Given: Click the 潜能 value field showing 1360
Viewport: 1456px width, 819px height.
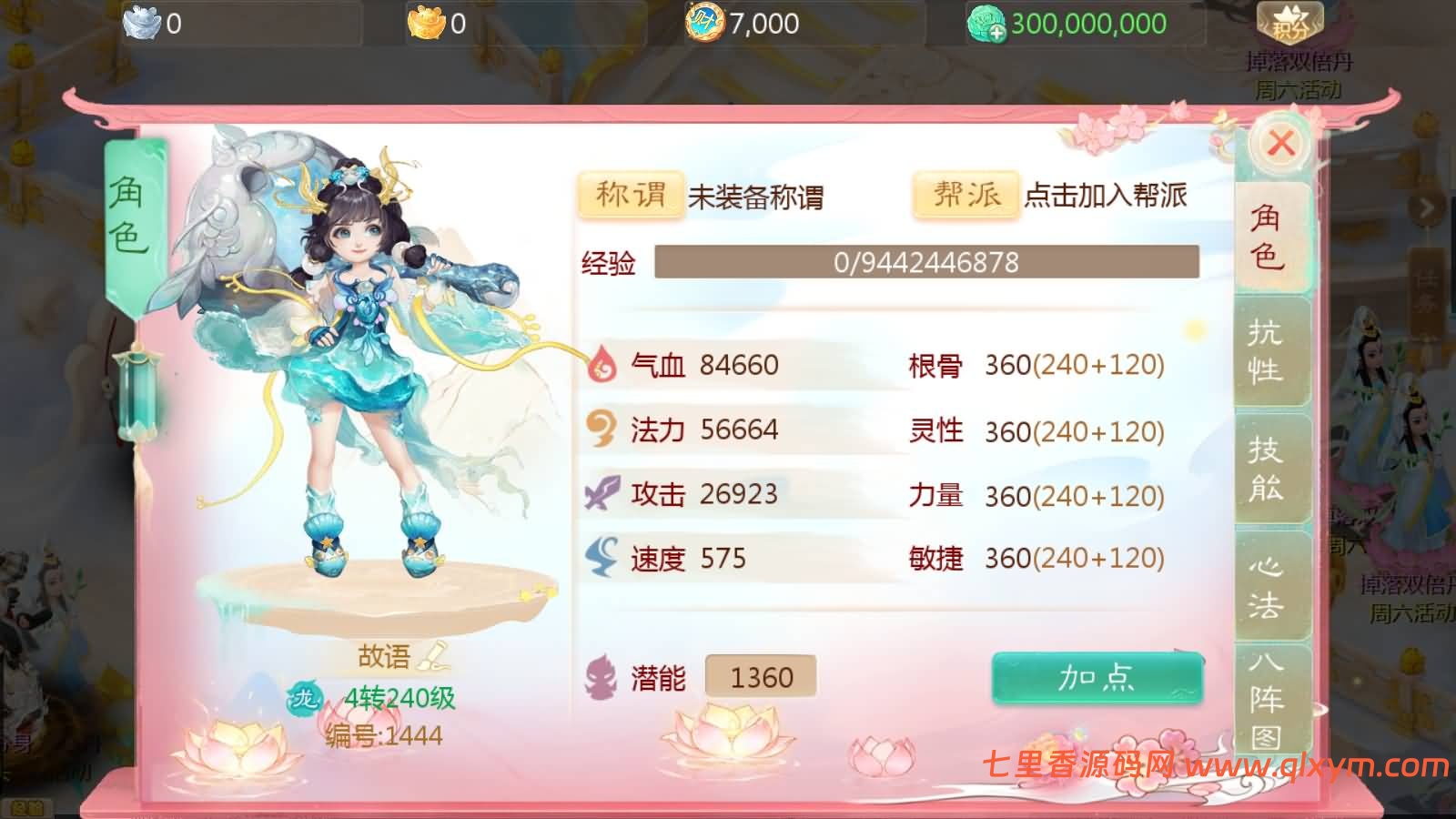Looking at the screenshot, I should point(762,676).
